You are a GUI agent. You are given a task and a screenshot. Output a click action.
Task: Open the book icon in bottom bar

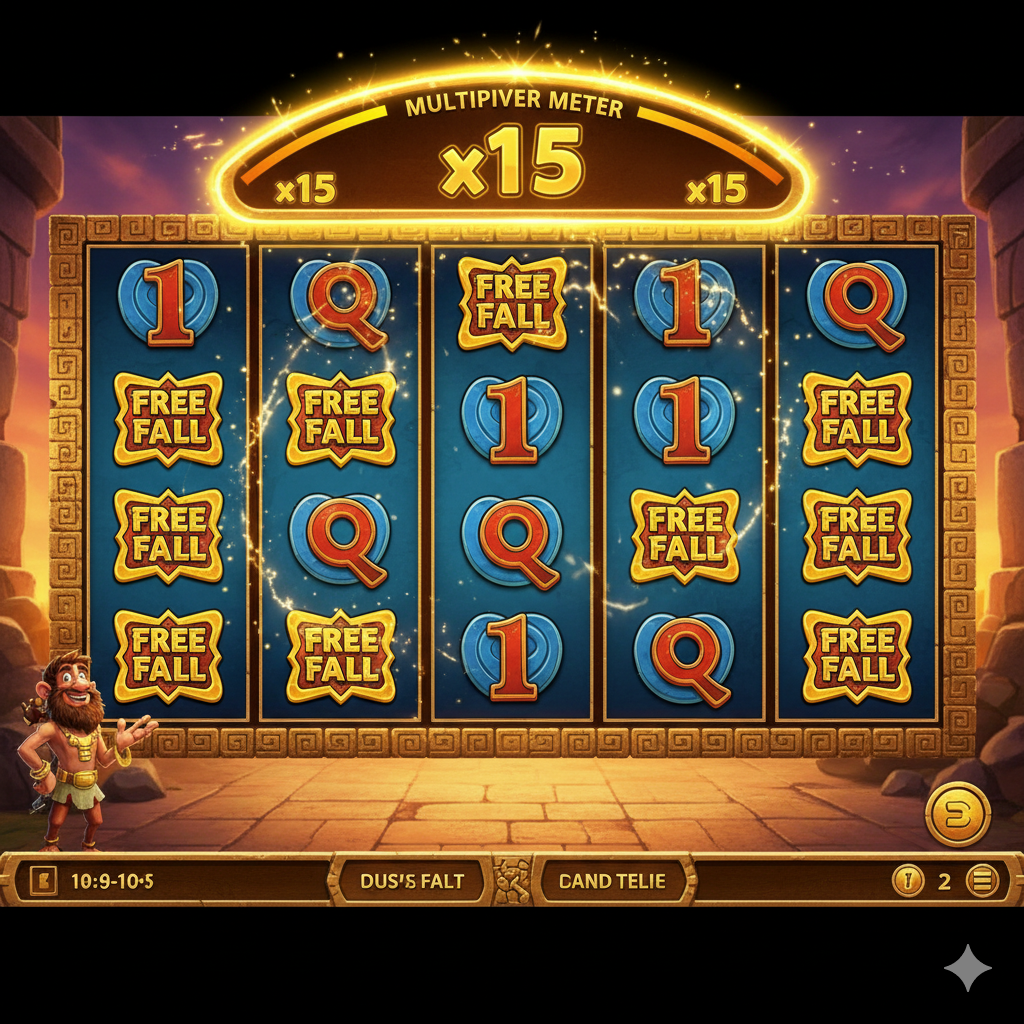pos(44,881)
